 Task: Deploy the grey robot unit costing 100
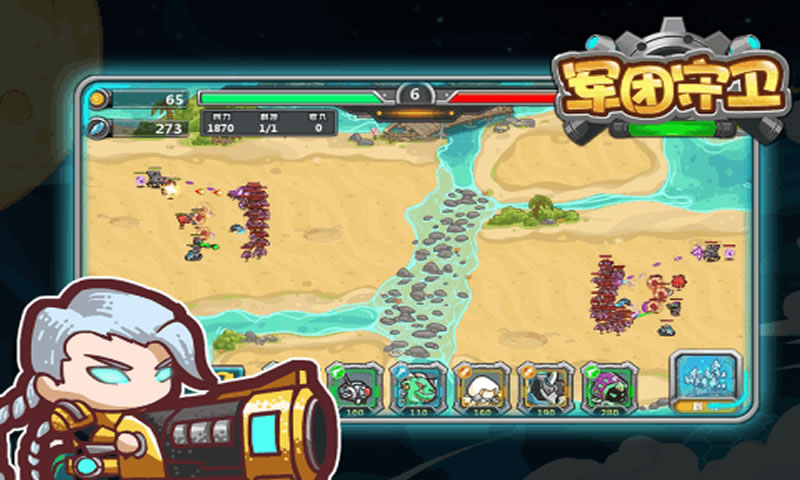pyautogui.click(x=354, y=387)
